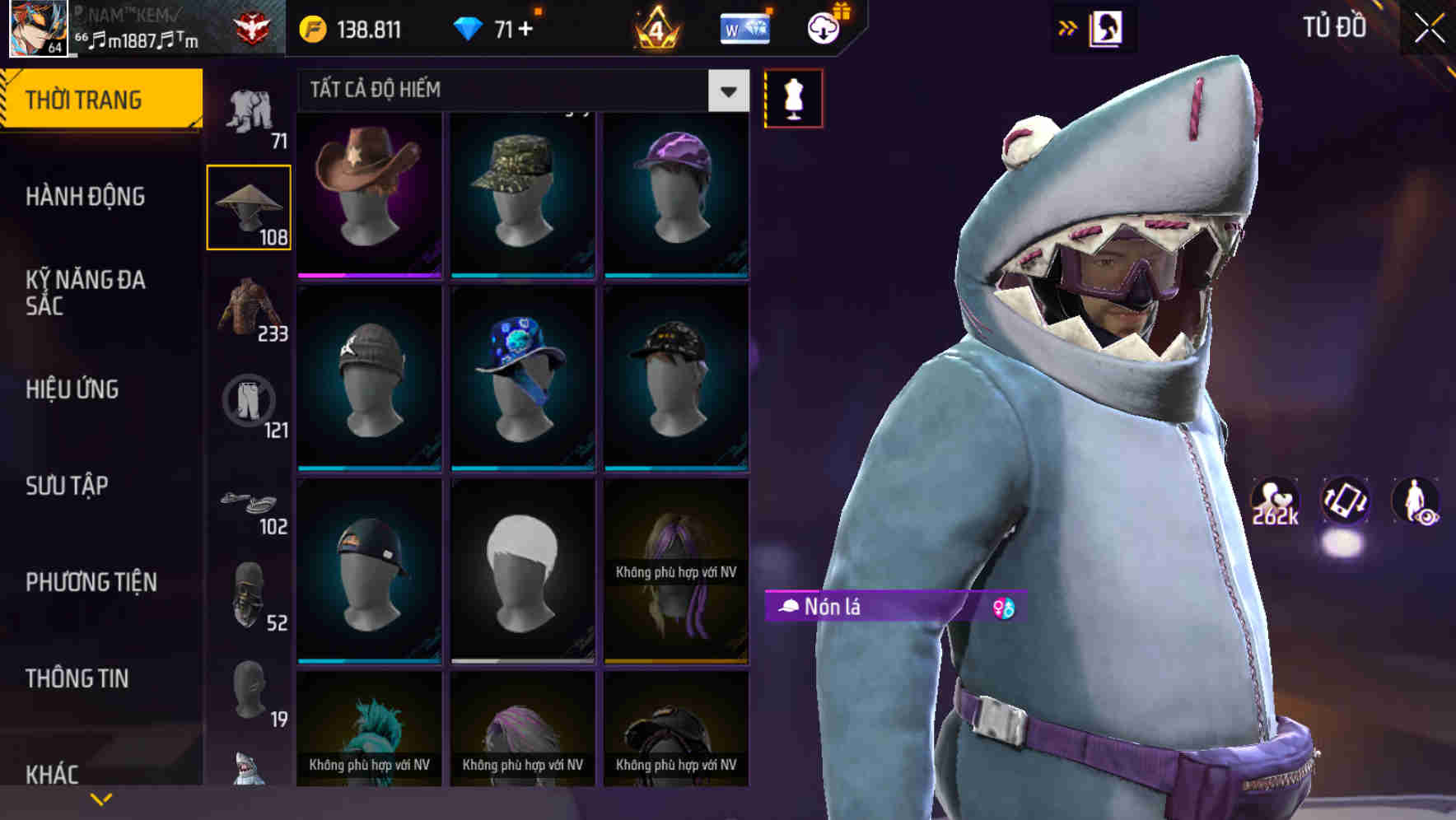Click the weekly membership W card icon
1456x820 pixels.
(x=745, y=27)
